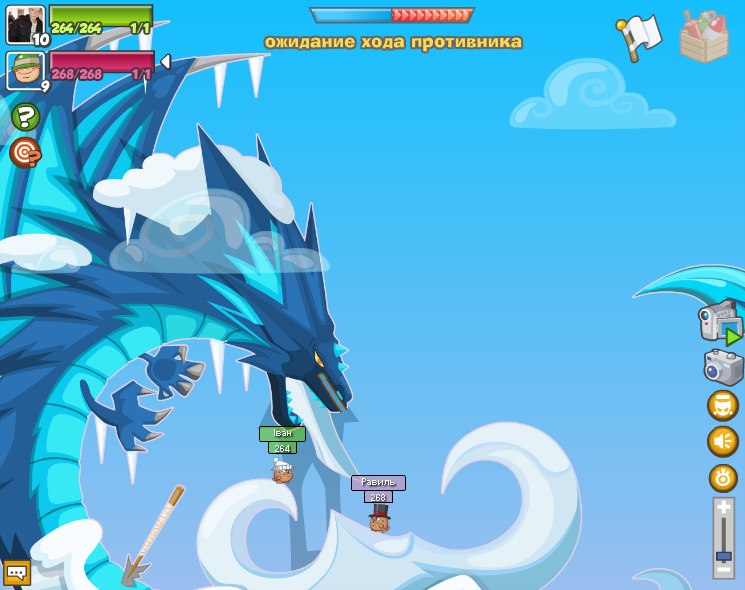Zoom in using the slider's plus

point(723,508)
